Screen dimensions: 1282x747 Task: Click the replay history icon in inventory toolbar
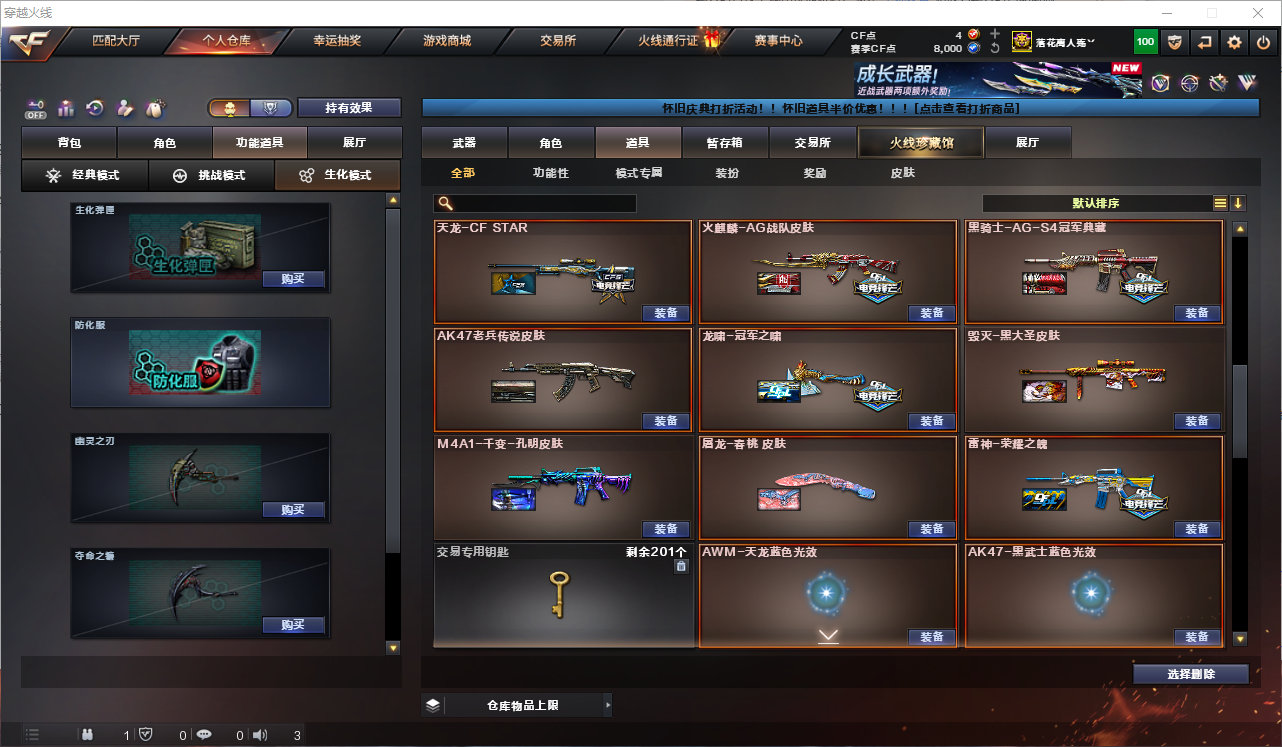[x=93, y=108]
